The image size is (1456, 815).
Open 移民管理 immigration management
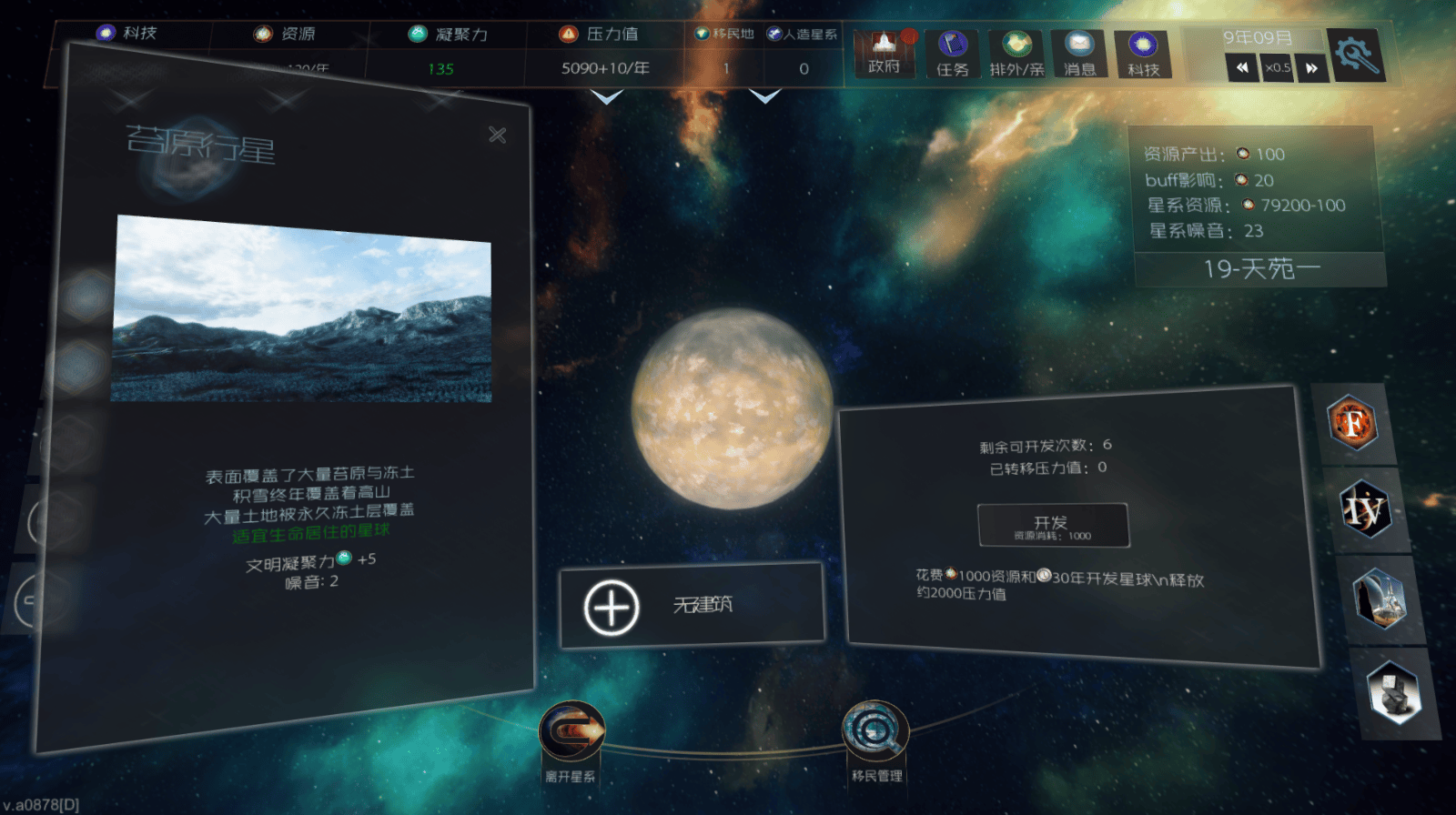(875, 730)
